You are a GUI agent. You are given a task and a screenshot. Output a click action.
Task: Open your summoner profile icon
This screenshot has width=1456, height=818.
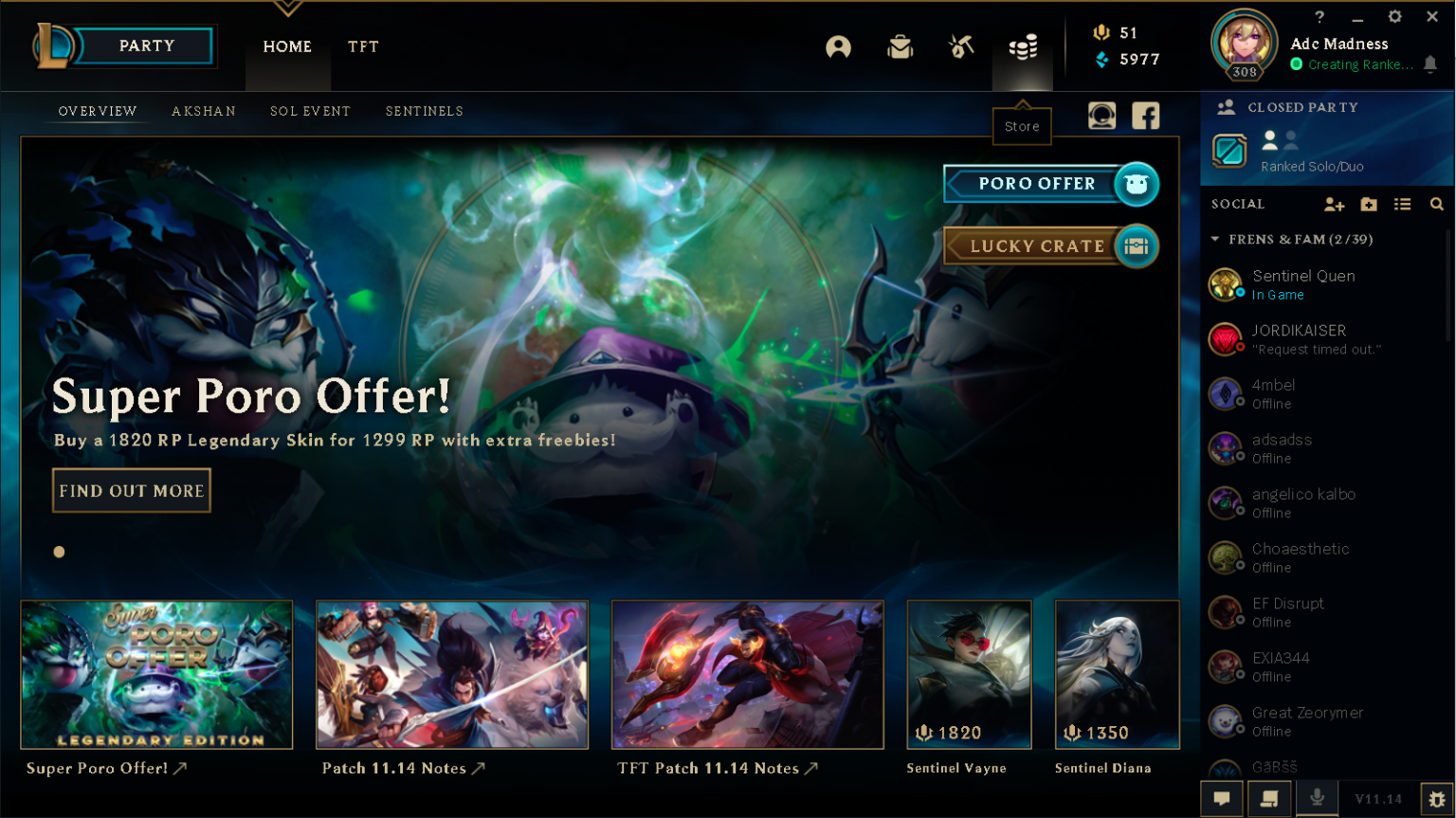pos(840,46)
